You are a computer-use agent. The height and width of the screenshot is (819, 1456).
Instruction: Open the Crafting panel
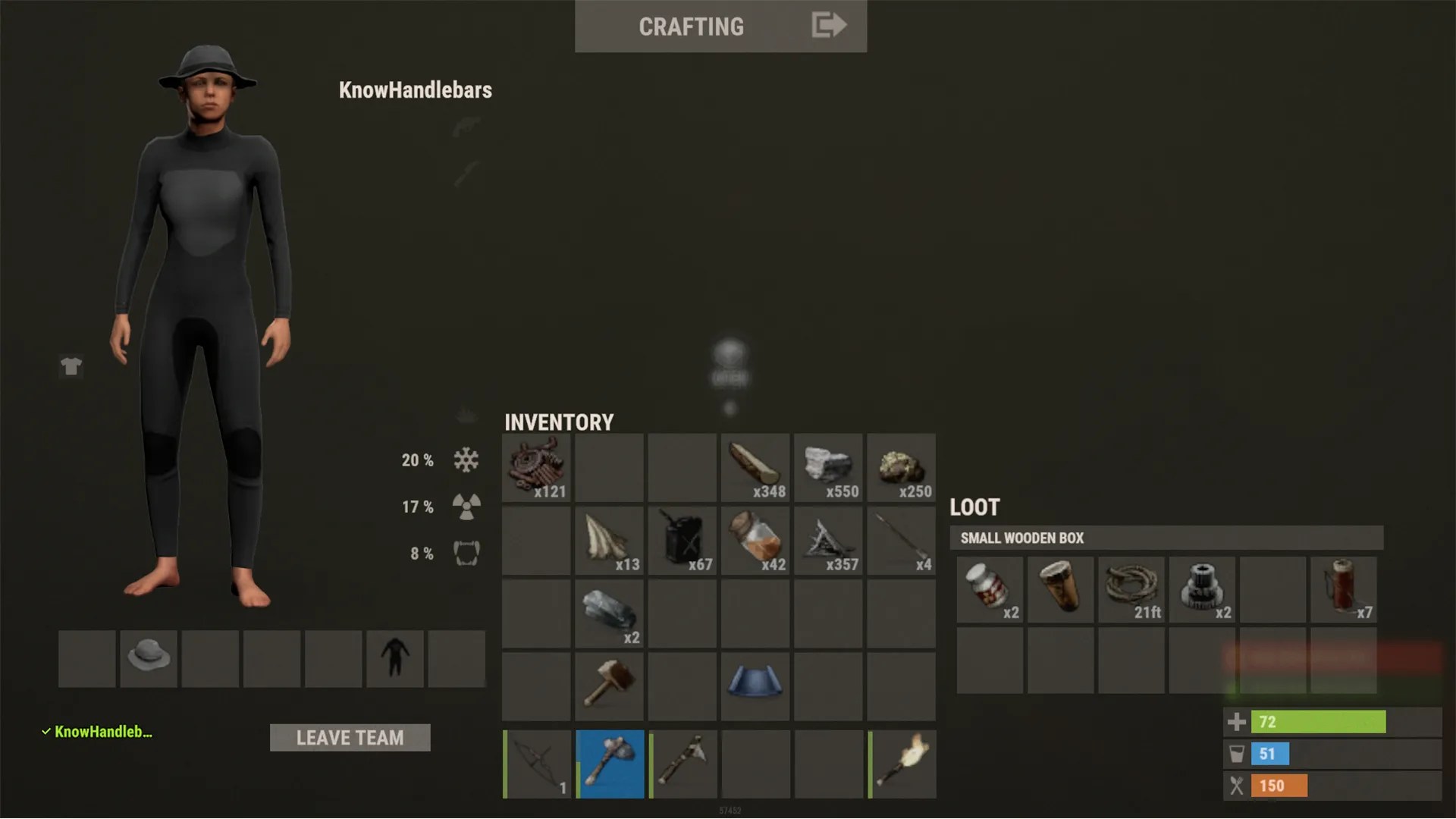pos(691,27)
